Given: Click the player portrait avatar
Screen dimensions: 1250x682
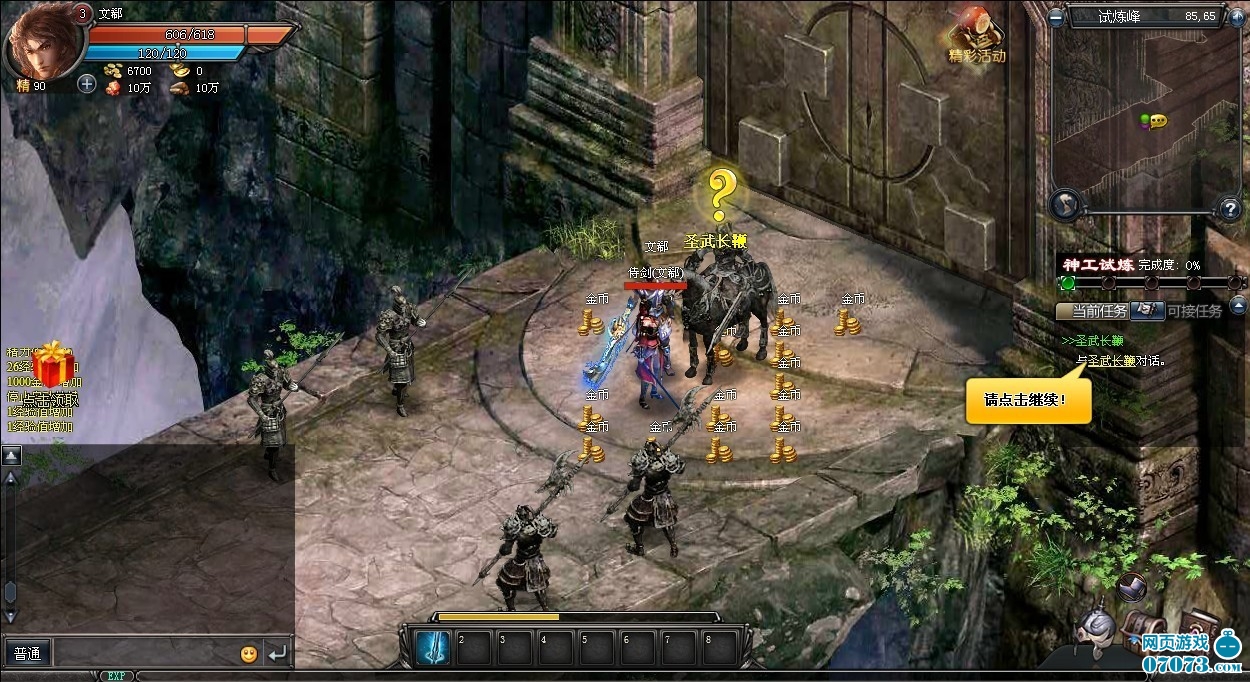Looking at the screenshot, I should (x=41, y=42).
